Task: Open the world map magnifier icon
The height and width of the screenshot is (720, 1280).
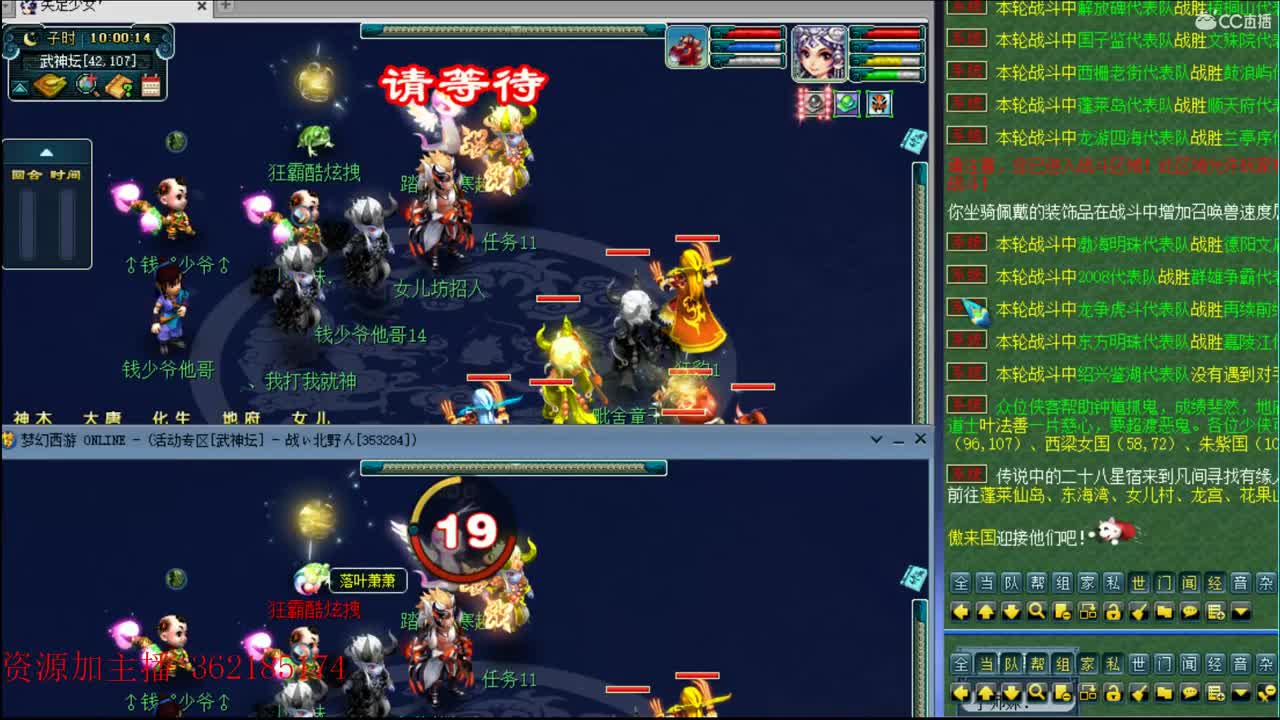Action: pos(85,85)
